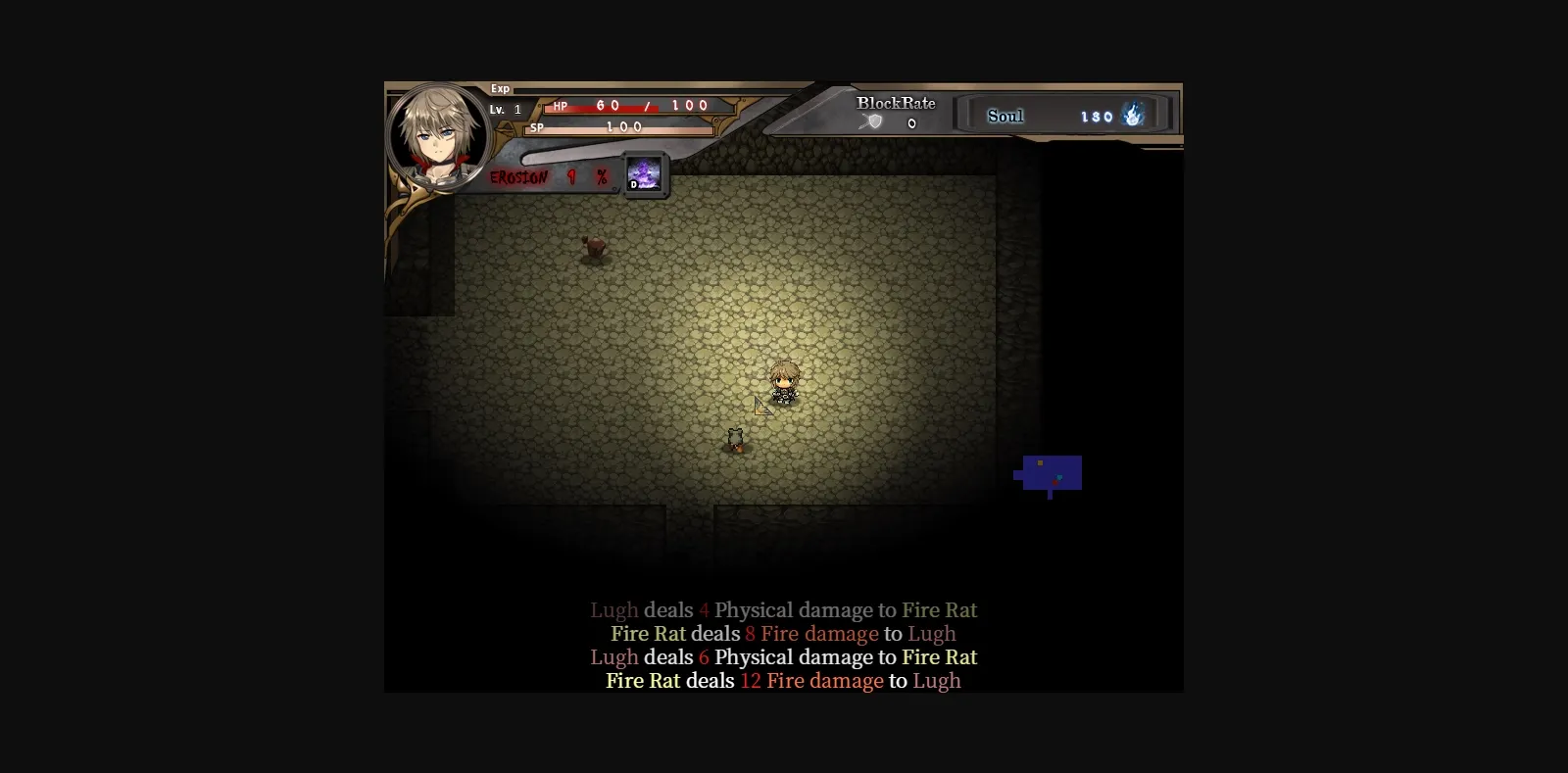Screen dimensions: 1568x773
Task: Select the blue Soul flame icon
Action: click(1133, 116)
